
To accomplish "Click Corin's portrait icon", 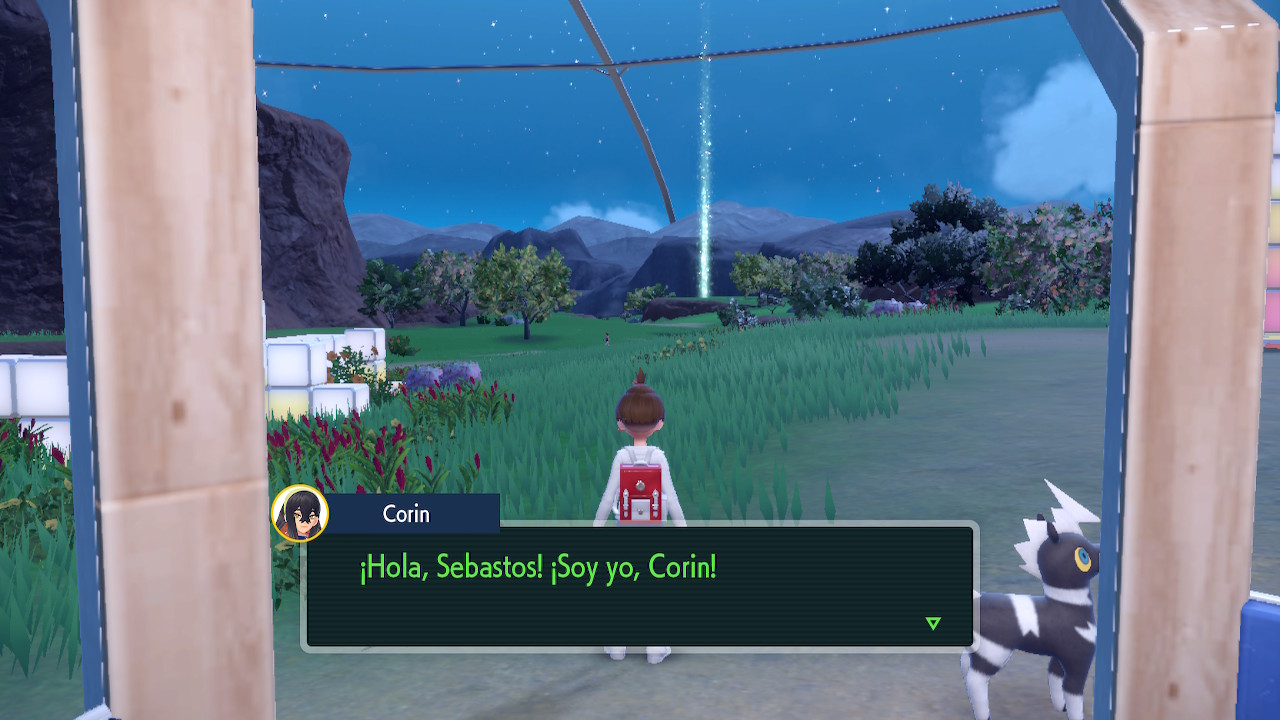I will [x=300, y=514].
